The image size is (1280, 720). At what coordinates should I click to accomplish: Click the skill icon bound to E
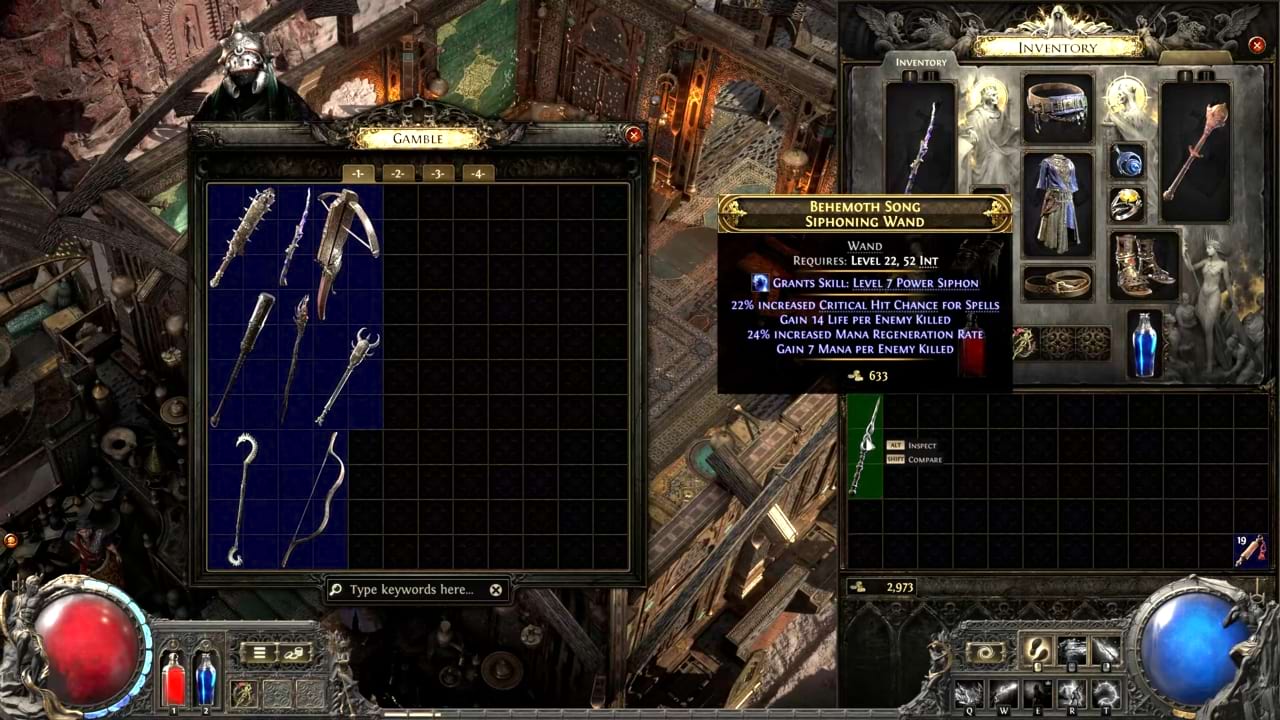(x=1037, y=694)
